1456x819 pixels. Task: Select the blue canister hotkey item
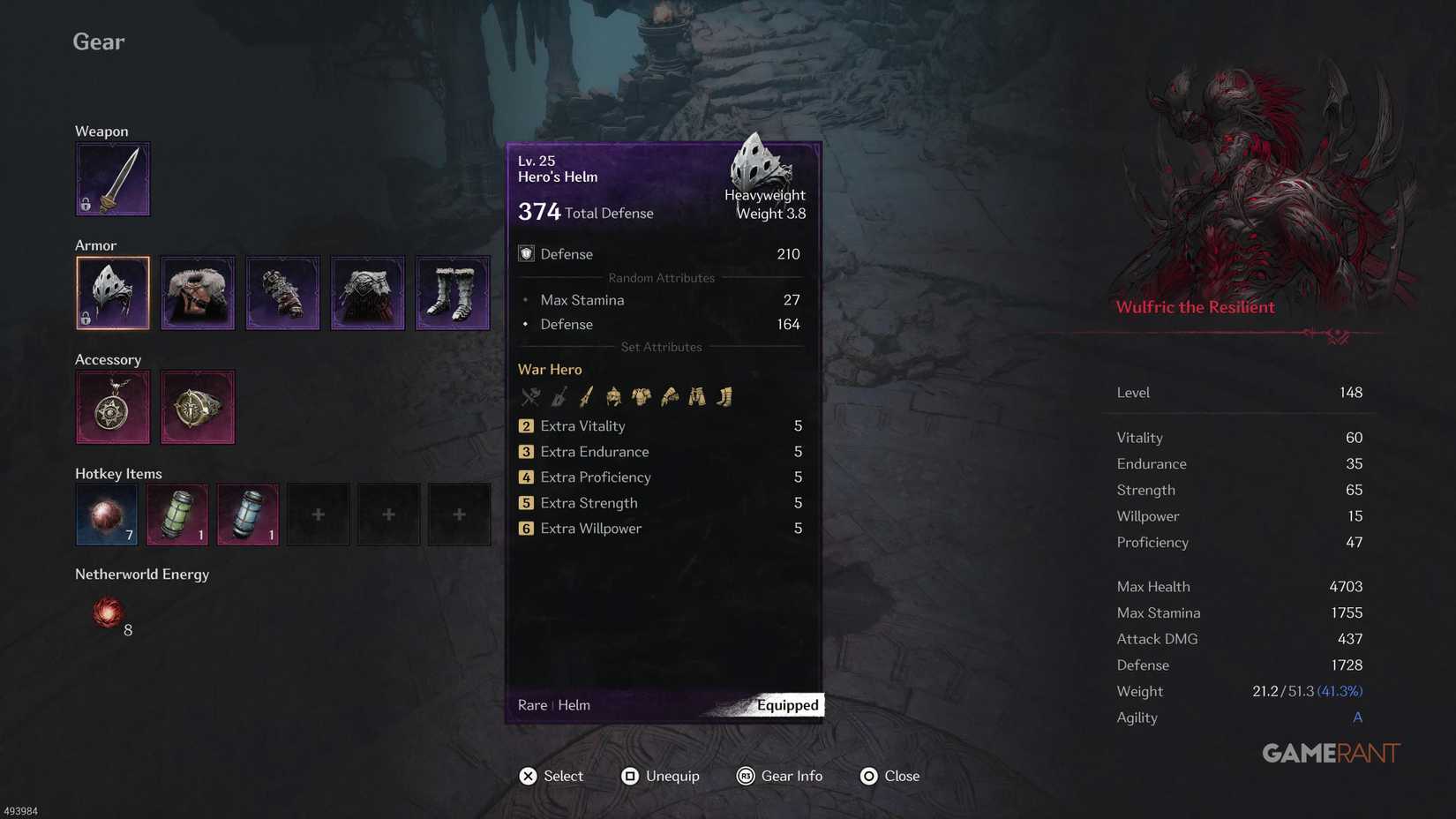pyautogui.click(x=247, y=514)
